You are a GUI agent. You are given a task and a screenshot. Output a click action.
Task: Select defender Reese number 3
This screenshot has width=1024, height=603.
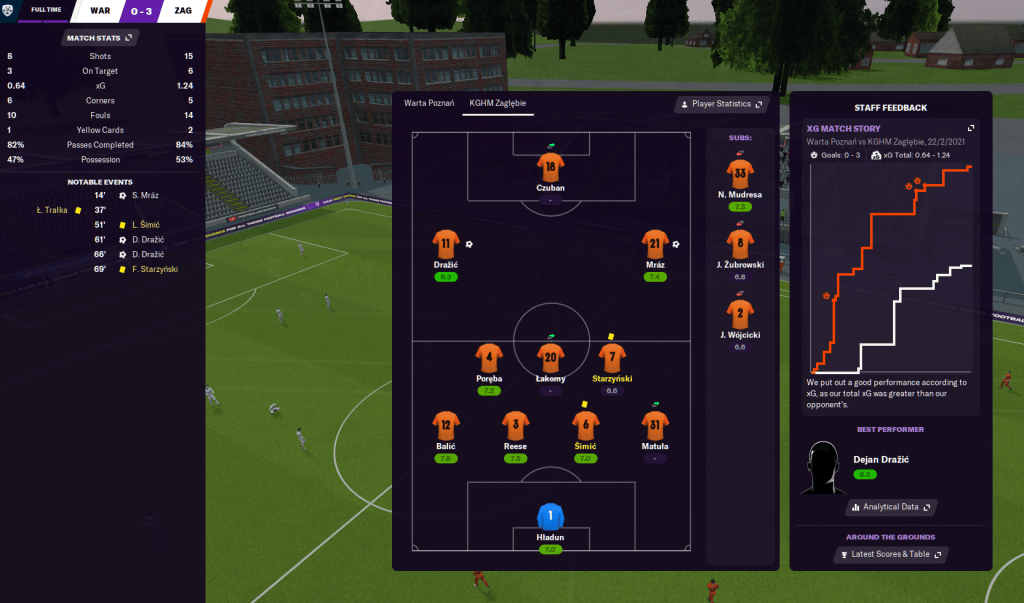pyautogui.click(x=515, y=424)
